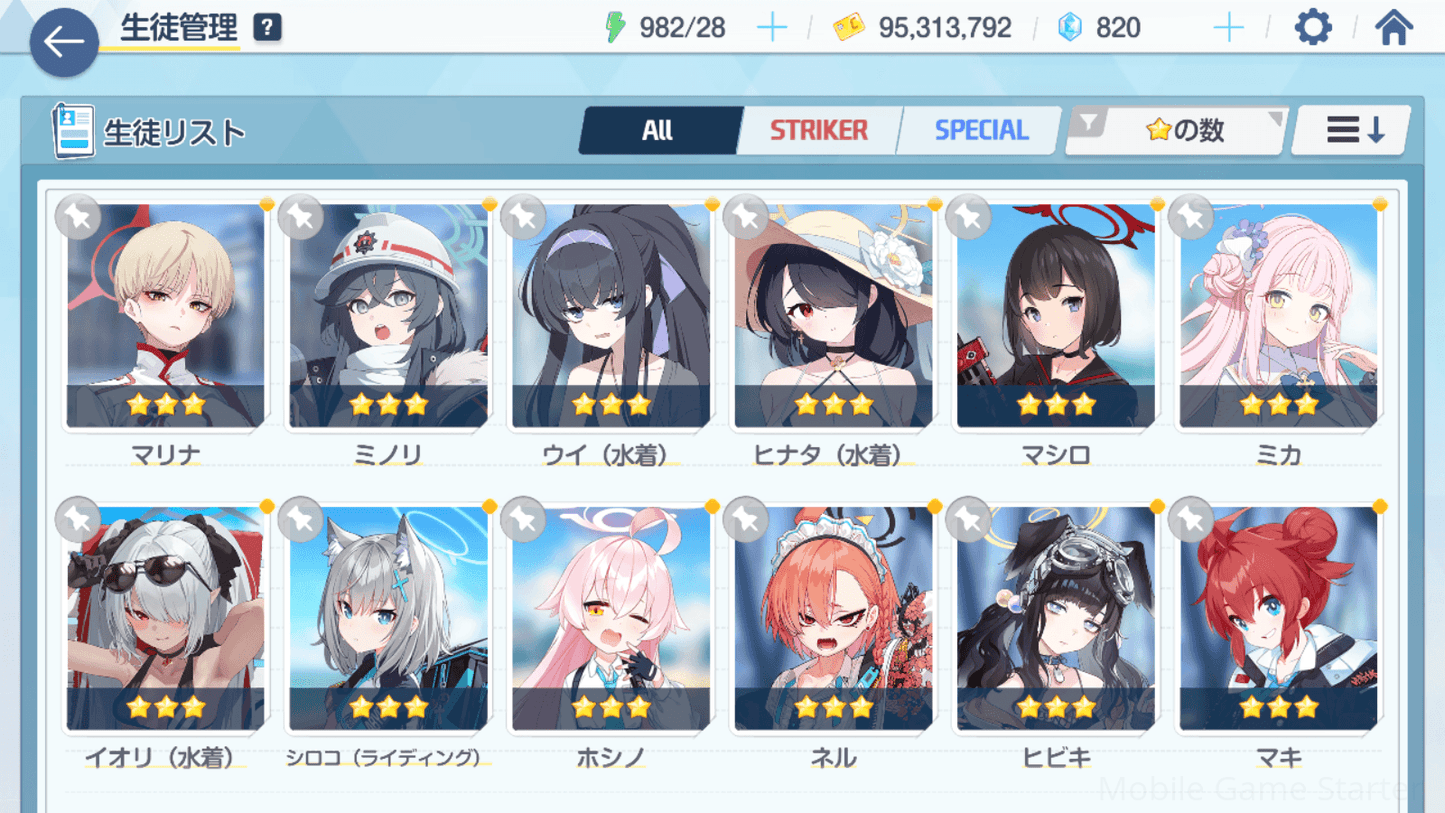The width and height of the screenshot is (1445, 813).
Task: Select the ヒビキ student card
Action: pyautogui.click(x=1056, y=618)
